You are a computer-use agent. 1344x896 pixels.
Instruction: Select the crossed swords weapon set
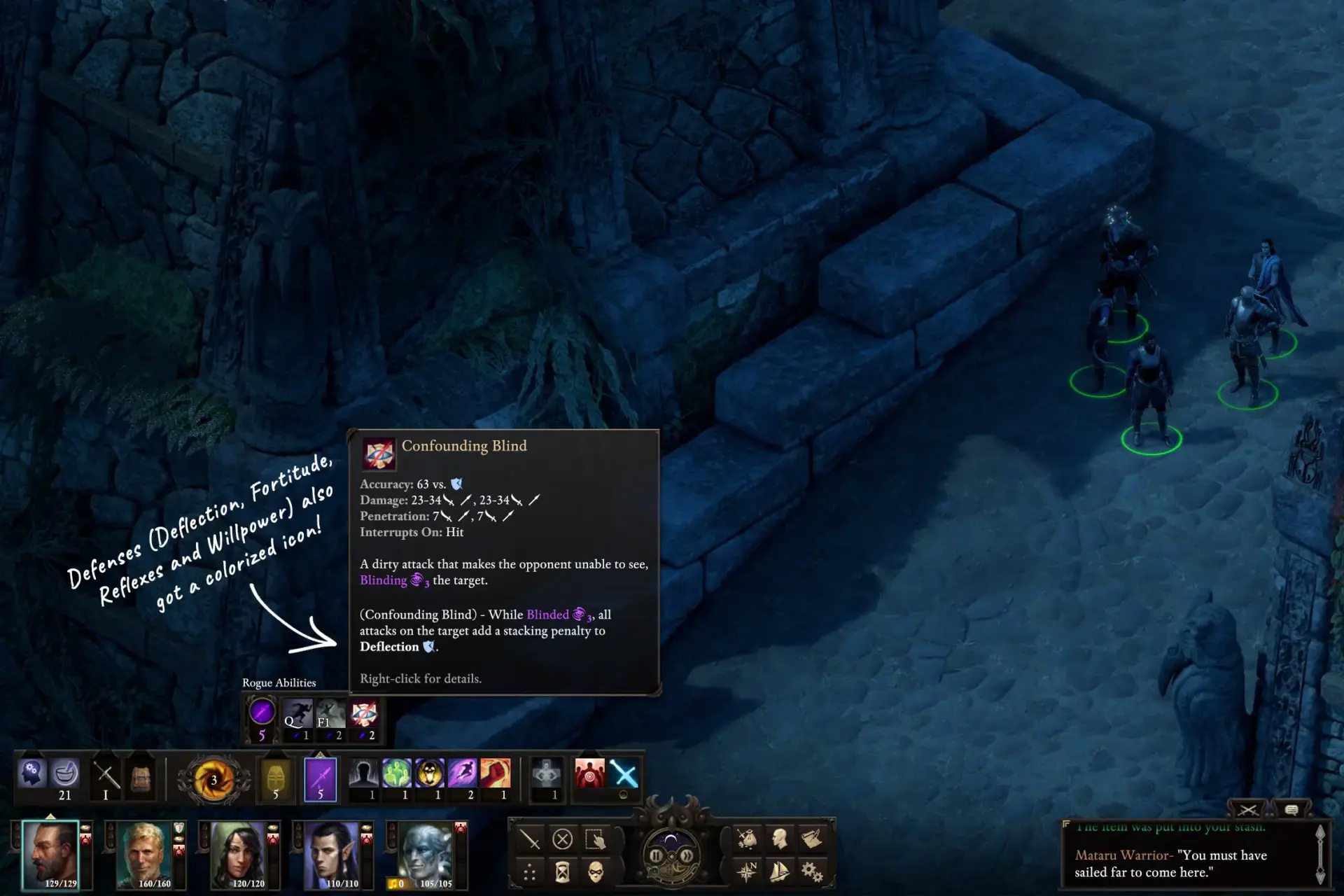tap(106, 776)
